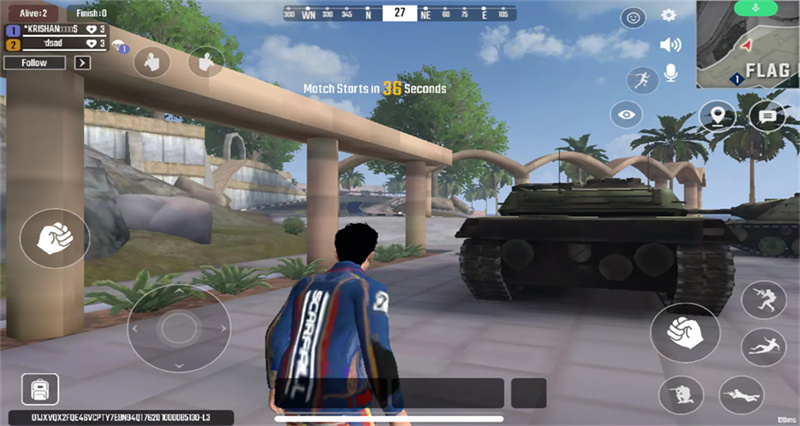The width and height of the screenshot is (800, 426).
Task: Activate the sprint running-man button
Action: [x=640, y=80]
